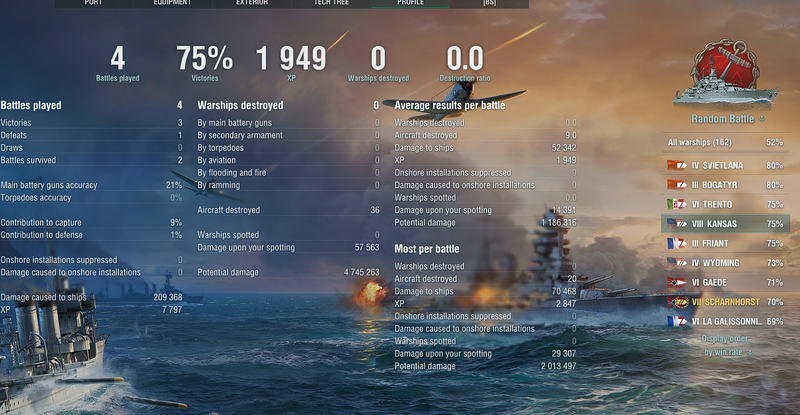
Task: Show stats for All warships (162)
Action: coord(725,143)
